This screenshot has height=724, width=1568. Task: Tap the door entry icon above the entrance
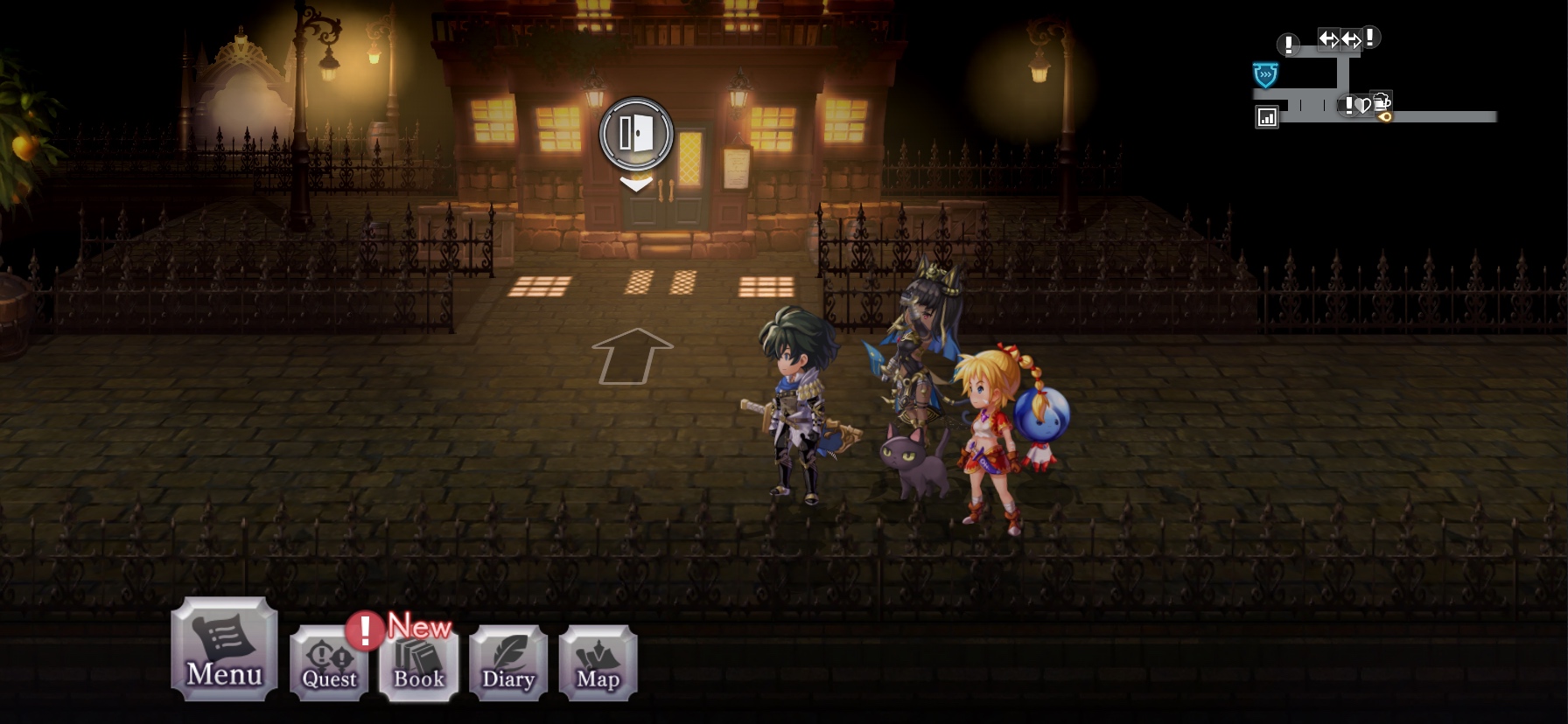click(636, 134)
